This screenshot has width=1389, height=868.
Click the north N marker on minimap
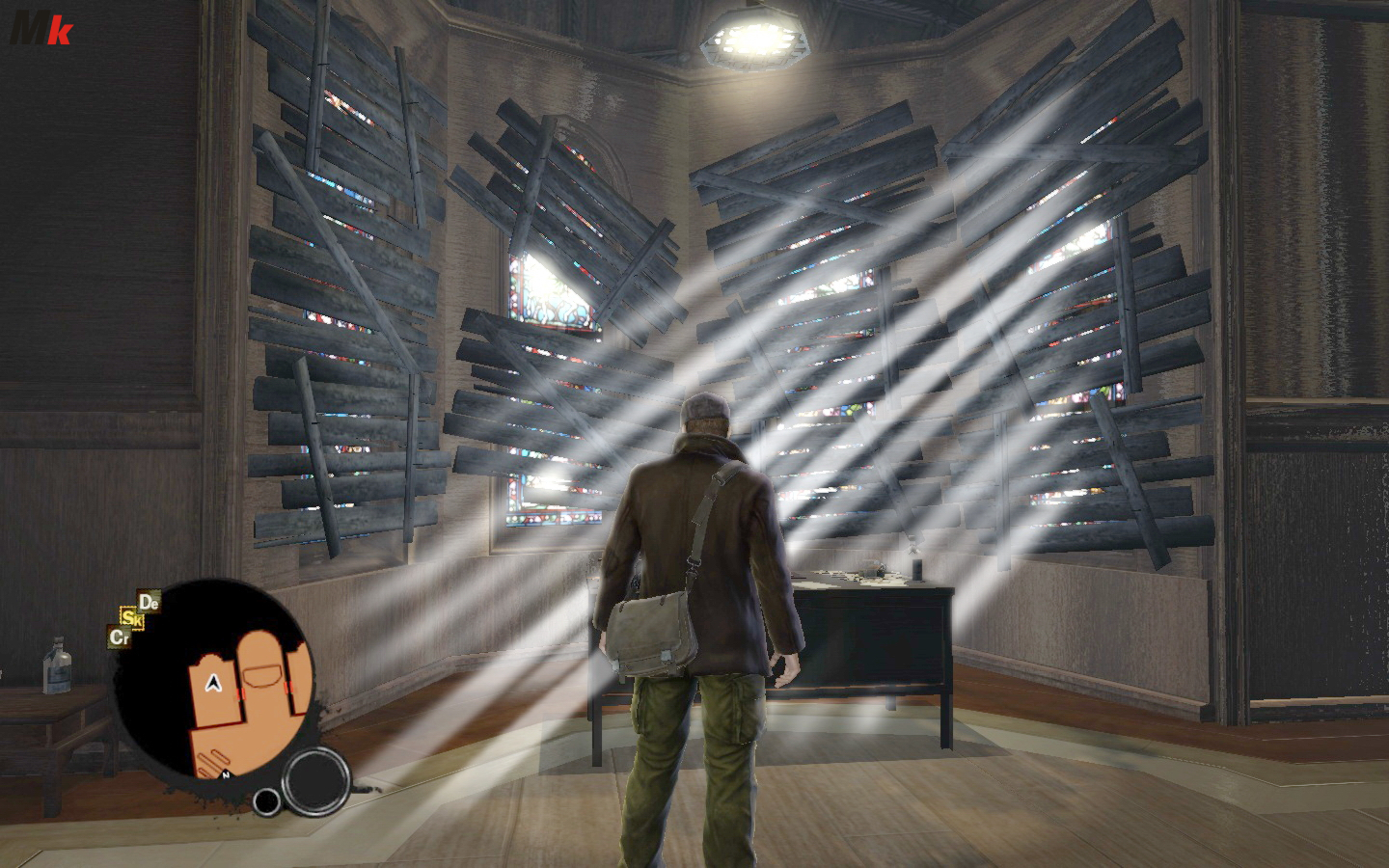tap(225, 774)
